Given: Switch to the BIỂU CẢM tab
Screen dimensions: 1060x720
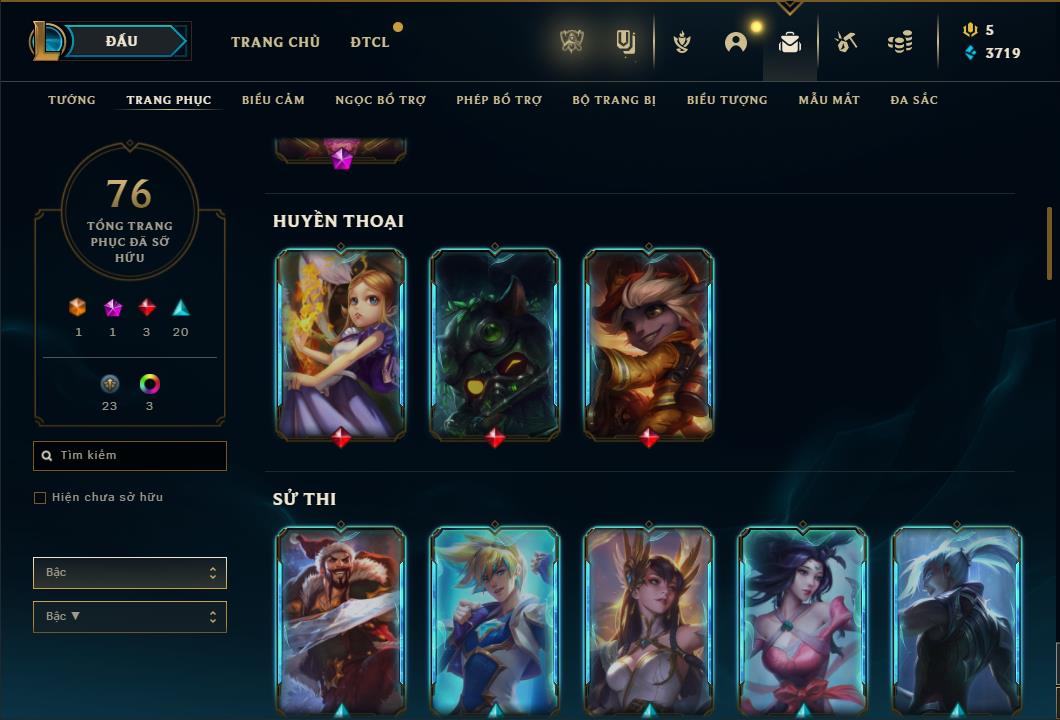Looking at the screenshot, I should click(273, 100).
